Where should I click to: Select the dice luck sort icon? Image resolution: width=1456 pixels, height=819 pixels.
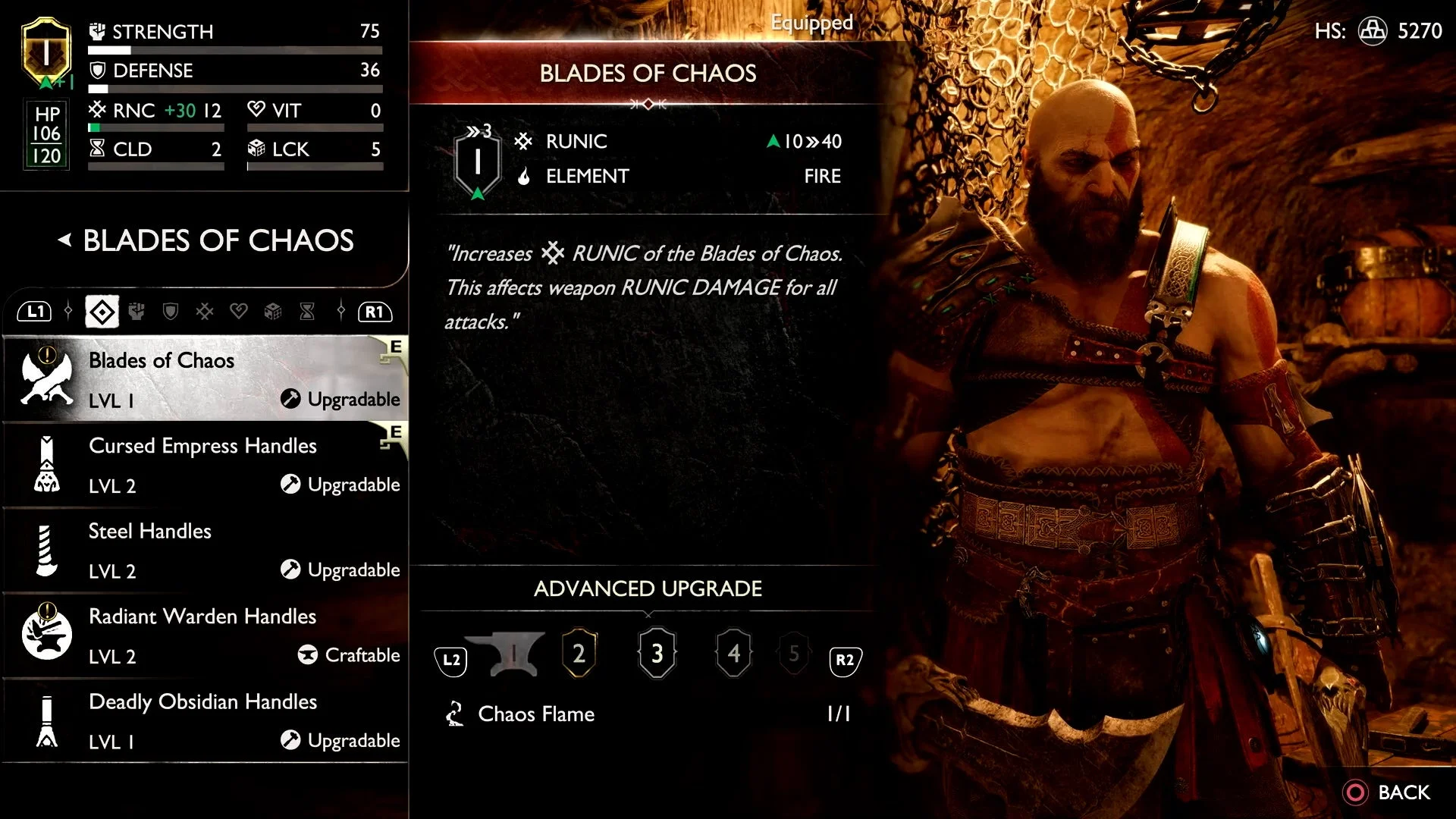(273, 311)
